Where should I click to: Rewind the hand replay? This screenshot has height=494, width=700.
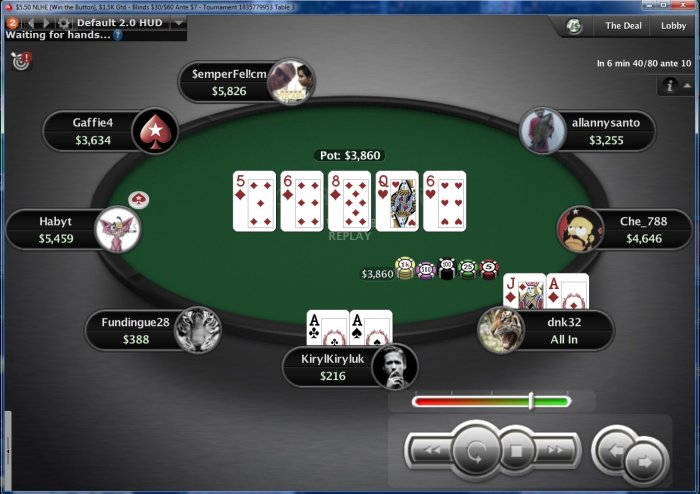tap(433, 452)
